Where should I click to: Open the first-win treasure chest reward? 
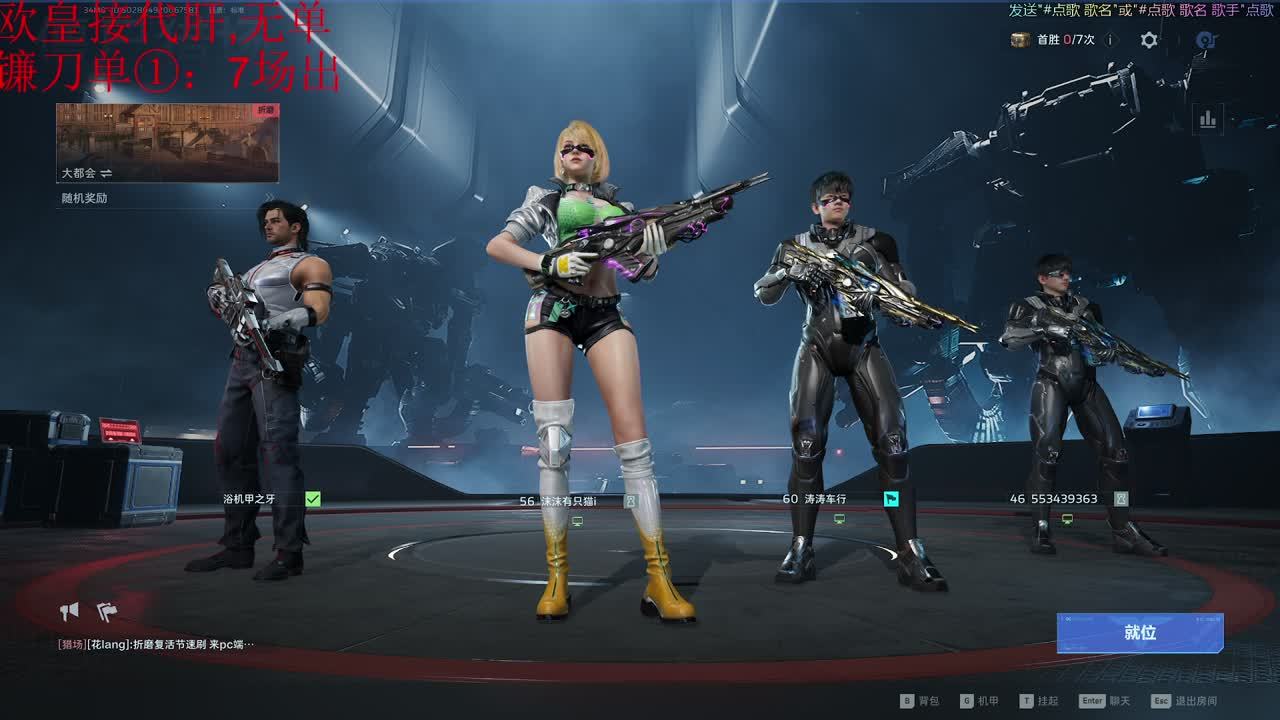(x=1020, y=40)
